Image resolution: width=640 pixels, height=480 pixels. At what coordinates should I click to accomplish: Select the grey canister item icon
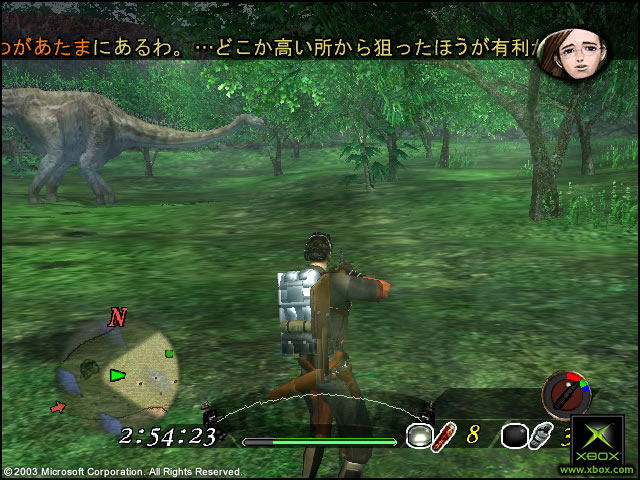coord(540,436)
